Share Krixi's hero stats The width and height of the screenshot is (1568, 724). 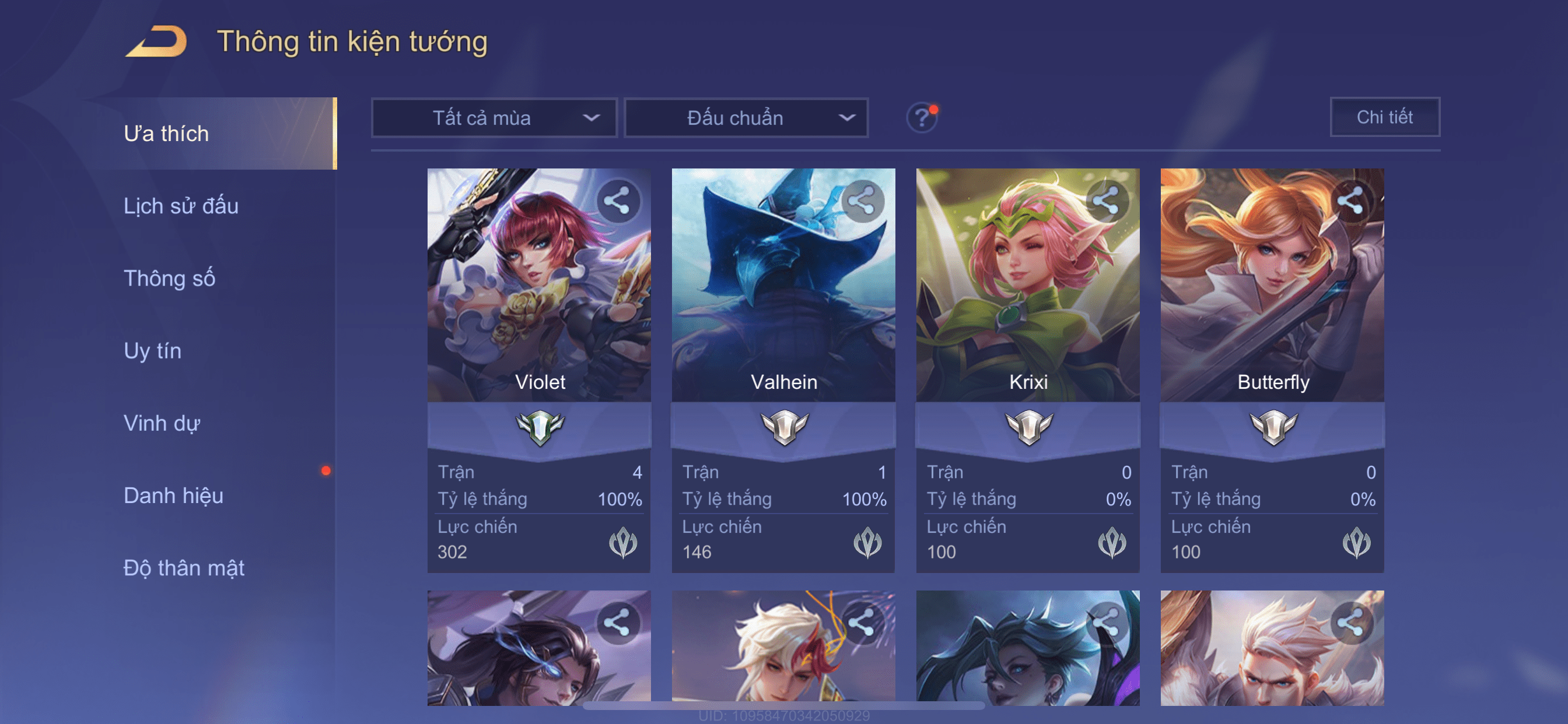[1106, 200]
